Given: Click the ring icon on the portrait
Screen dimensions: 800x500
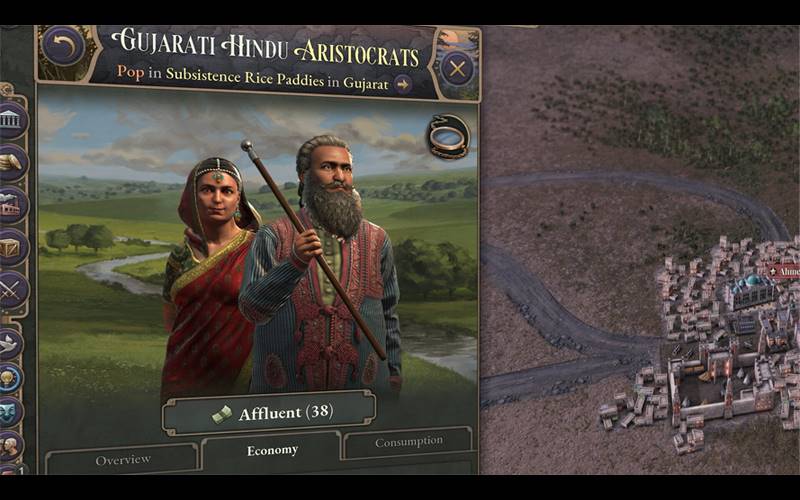Looking at the screenshot, I should tap(448, 139).
